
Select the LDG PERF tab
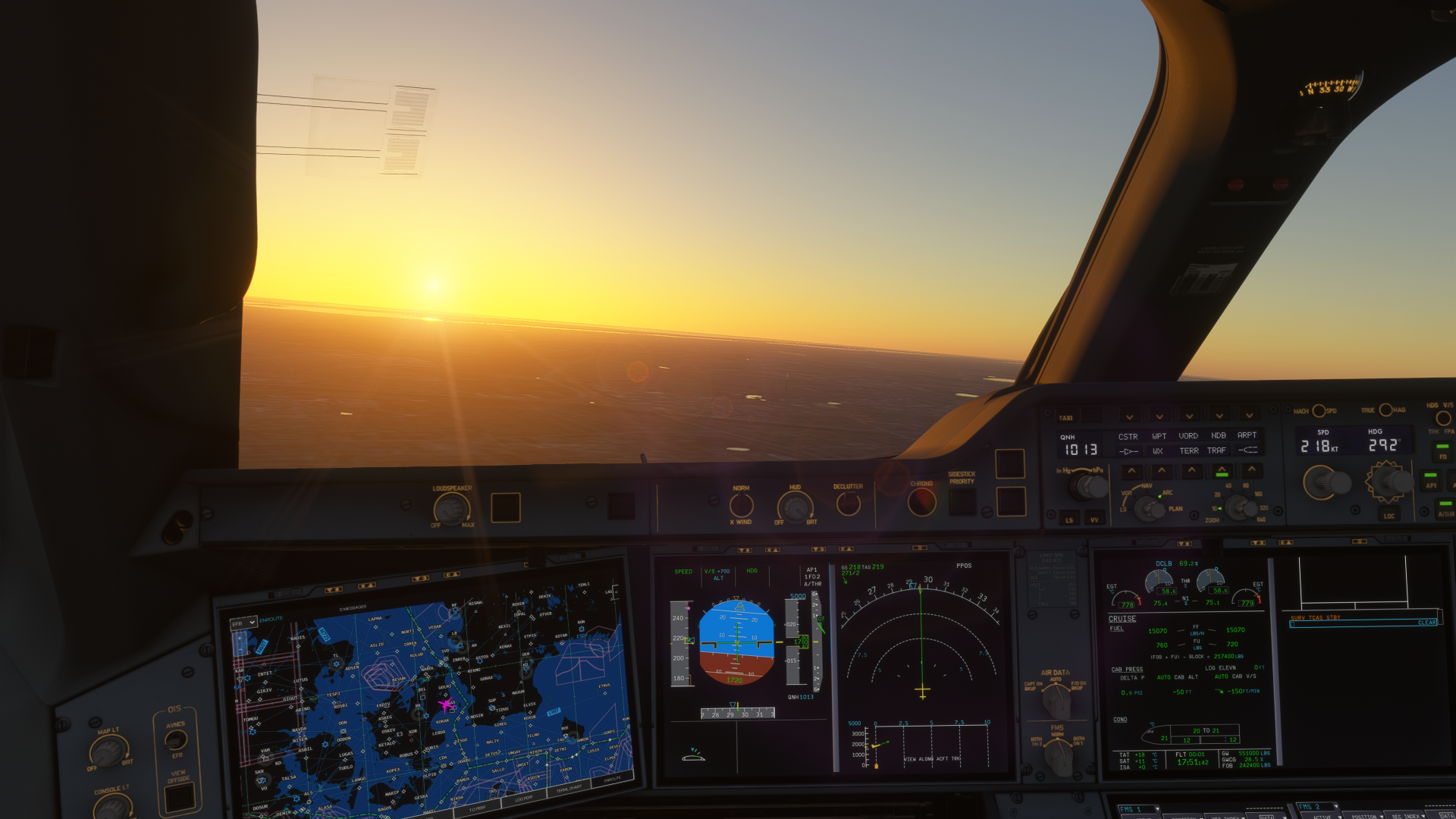523,799
